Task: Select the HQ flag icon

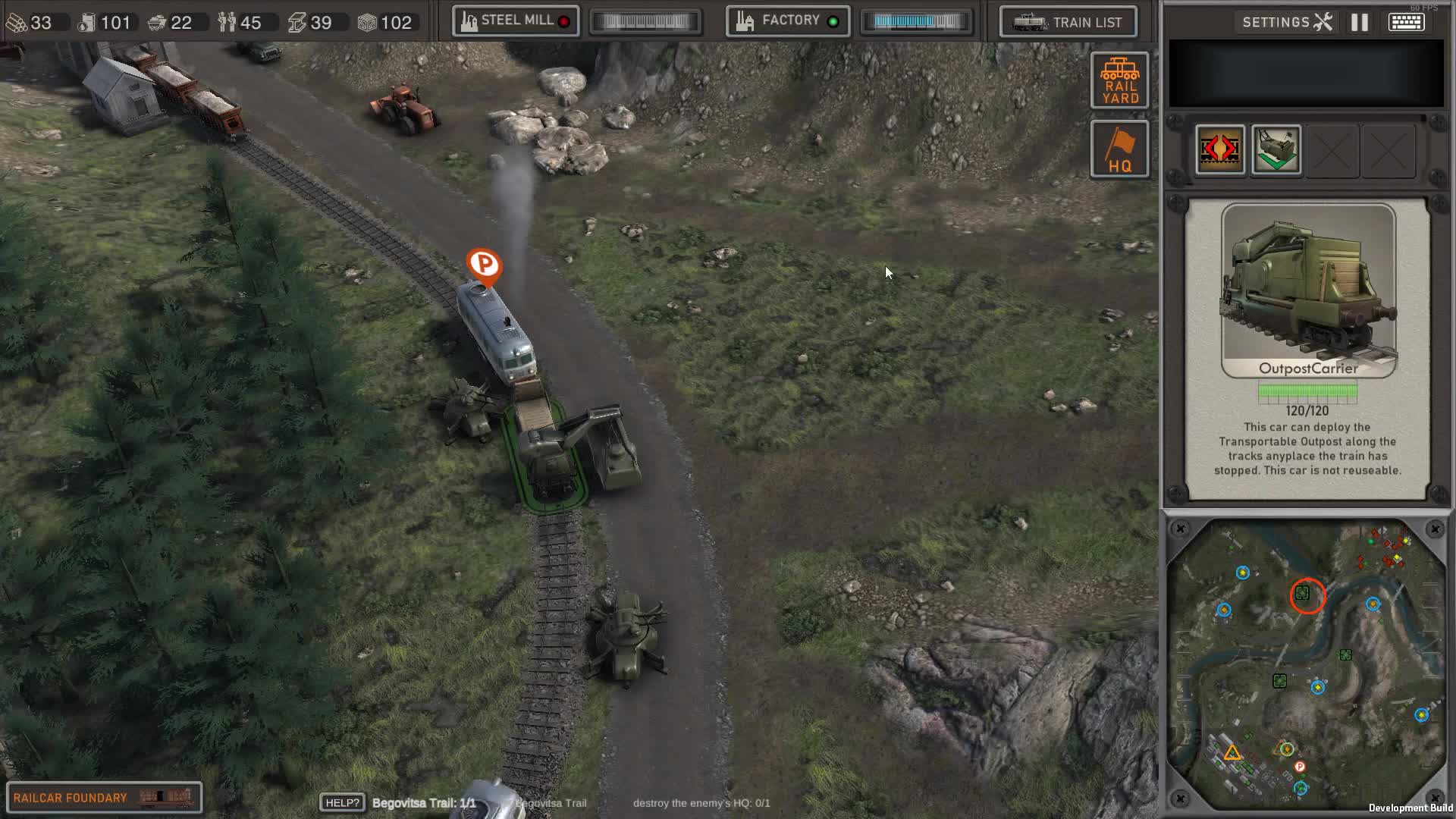Action: pos(1119,149)
